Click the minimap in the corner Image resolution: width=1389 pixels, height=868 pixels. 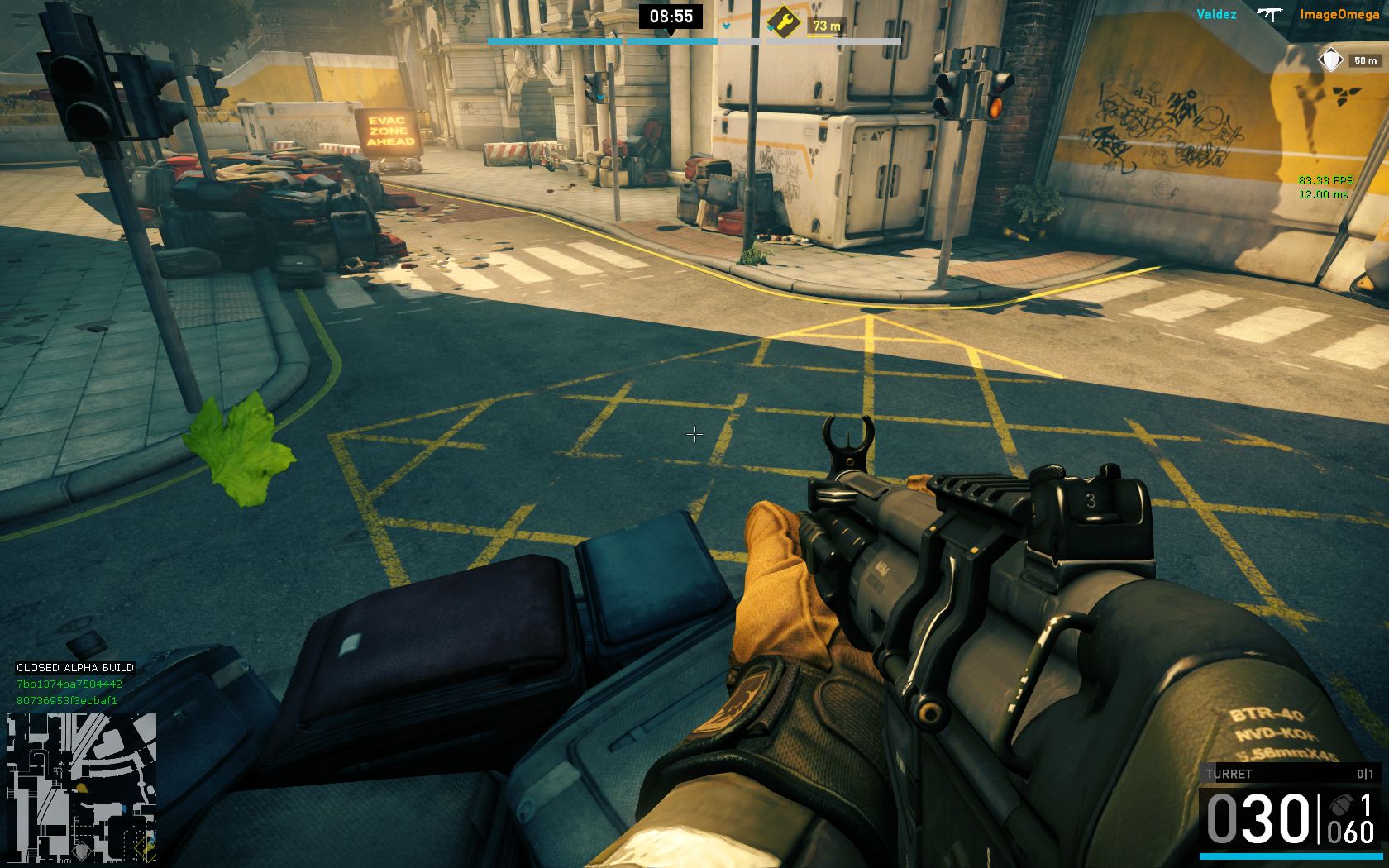81,787
